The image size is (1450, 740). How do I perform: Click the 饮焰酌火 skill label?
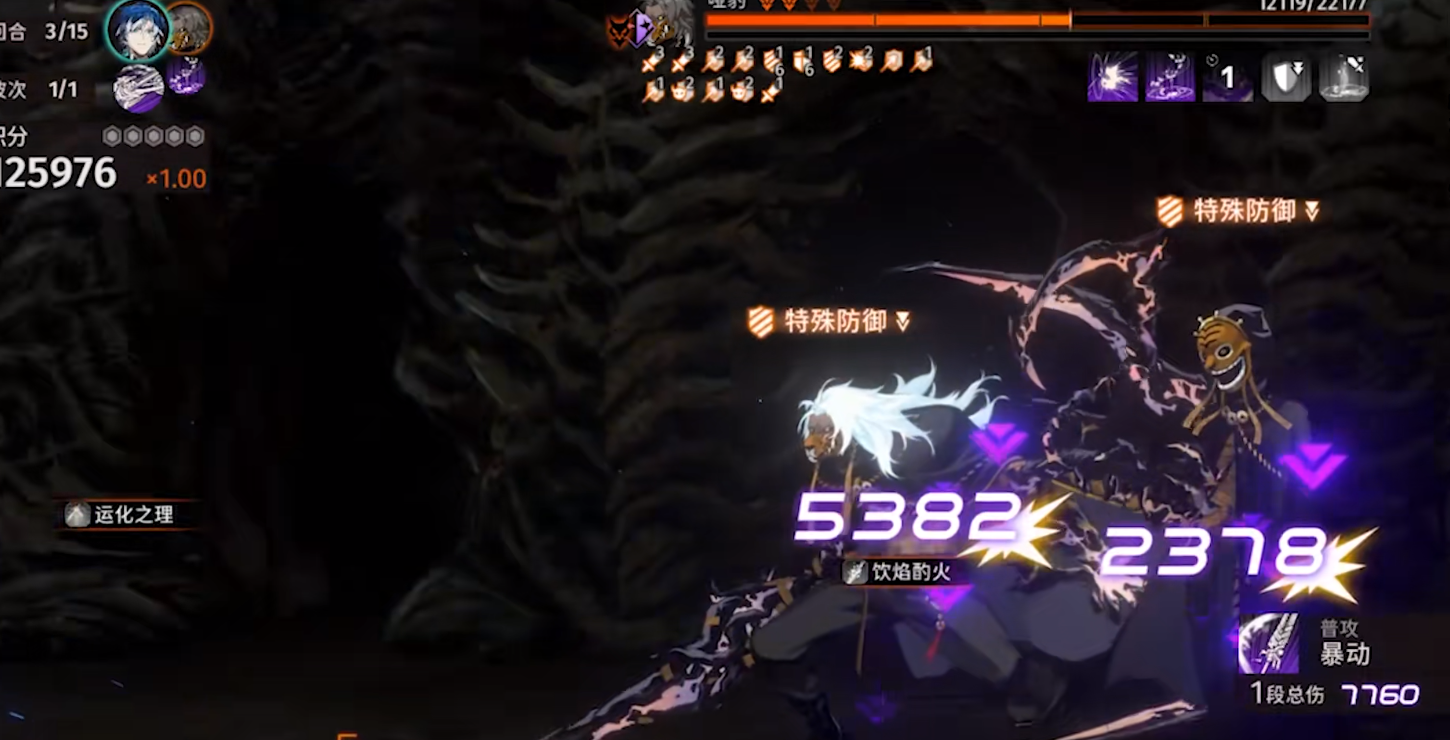click(x=896, y=572)
